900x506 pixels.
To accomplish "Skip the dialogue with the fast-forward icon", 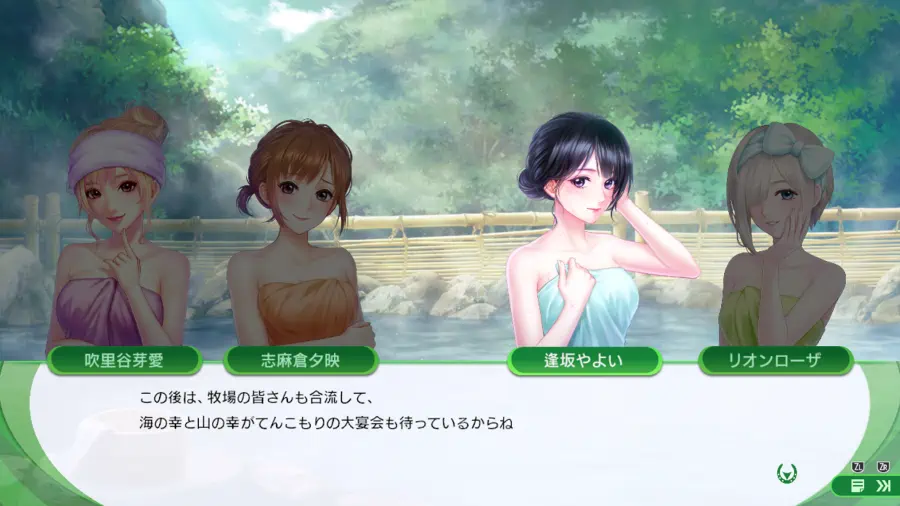I will coord(883,486).
